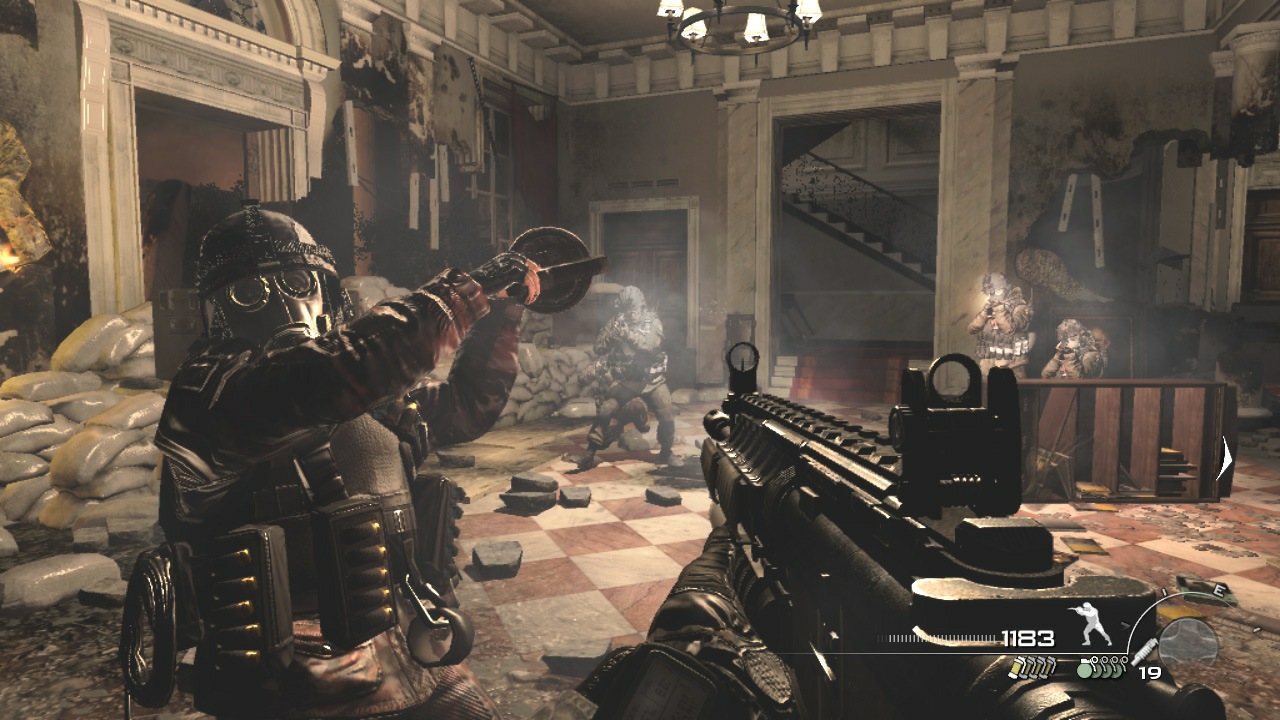Click the white objective arrow on the right edge

point(1224,455)
